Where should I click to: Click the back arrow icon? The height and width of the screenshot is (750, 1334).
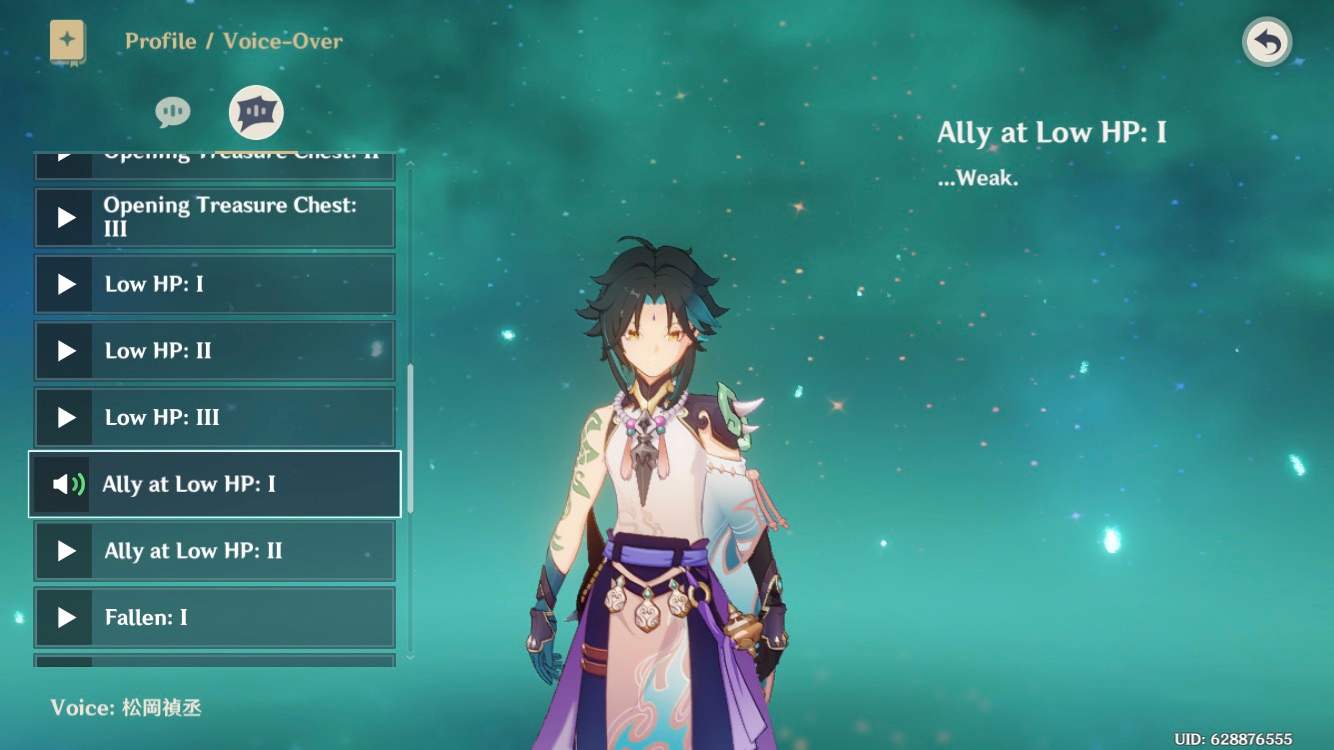pyautogui.click(x=1266, y=42)
